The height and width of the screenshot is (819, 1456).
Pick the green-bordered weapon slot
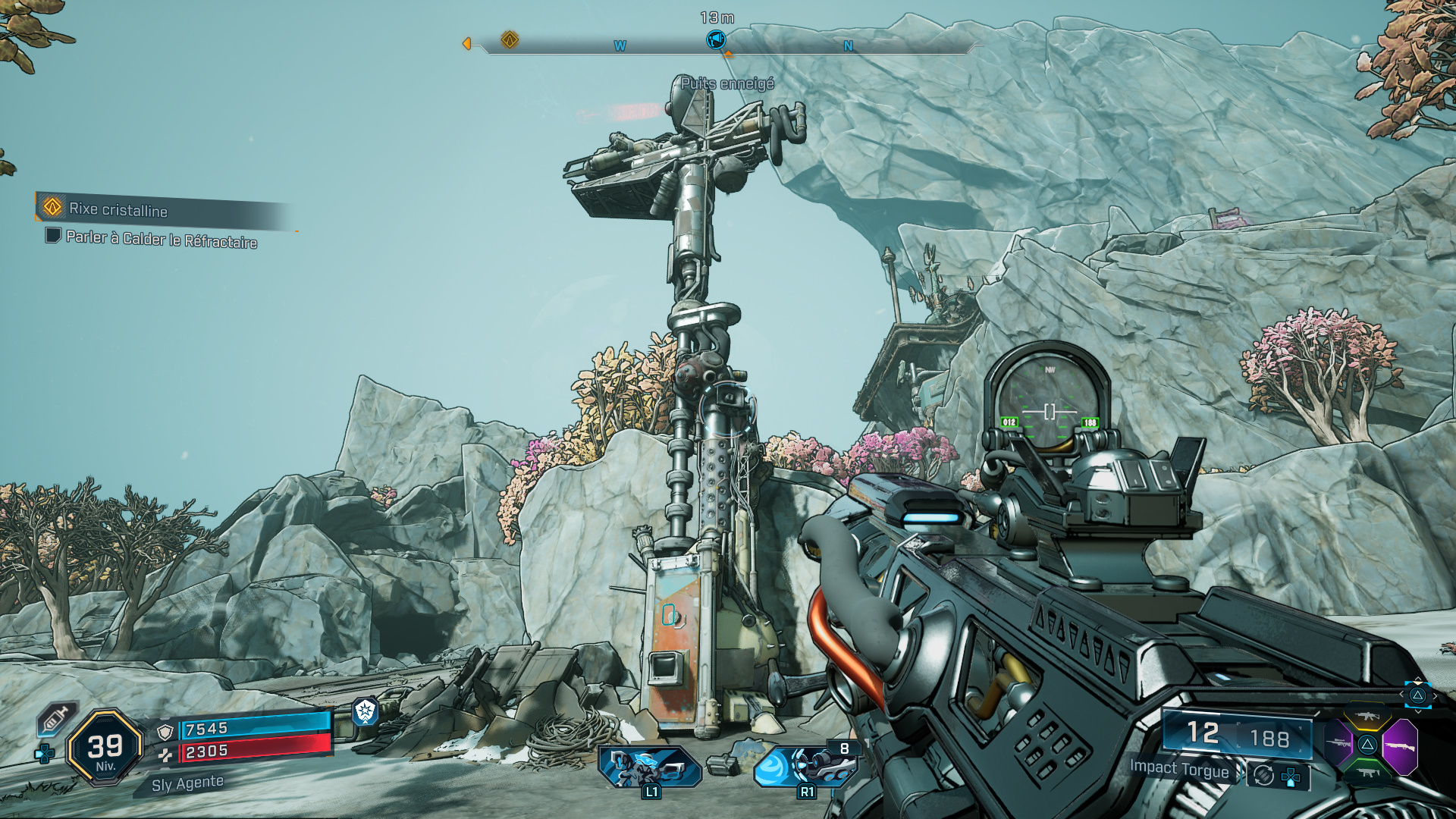[x=1367, y=773]
